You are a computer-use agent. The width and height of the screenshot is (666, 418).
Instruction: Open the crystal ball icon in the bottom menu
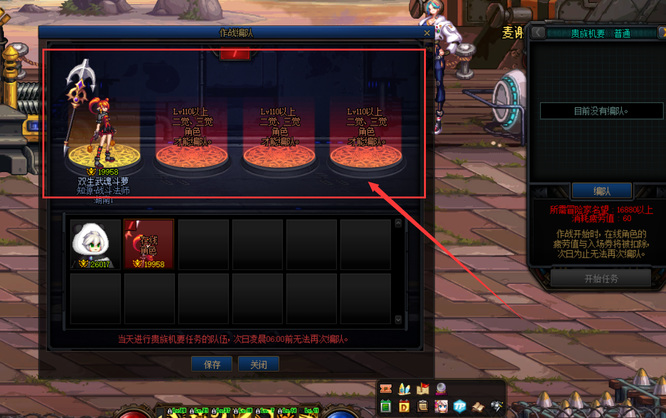(x=441, y=389)
